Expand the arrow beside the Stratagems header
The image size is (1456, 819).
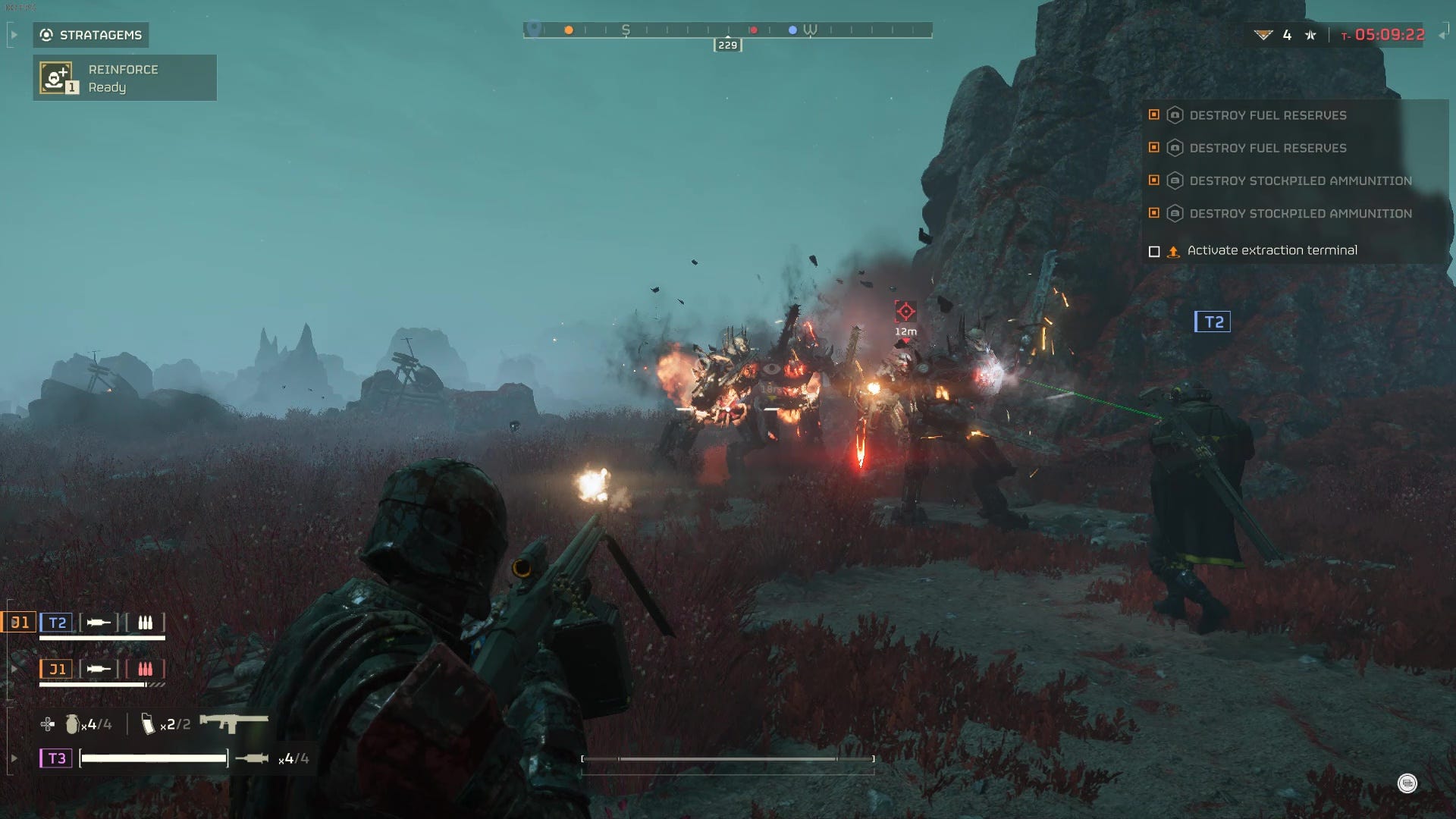click(14, 35)
